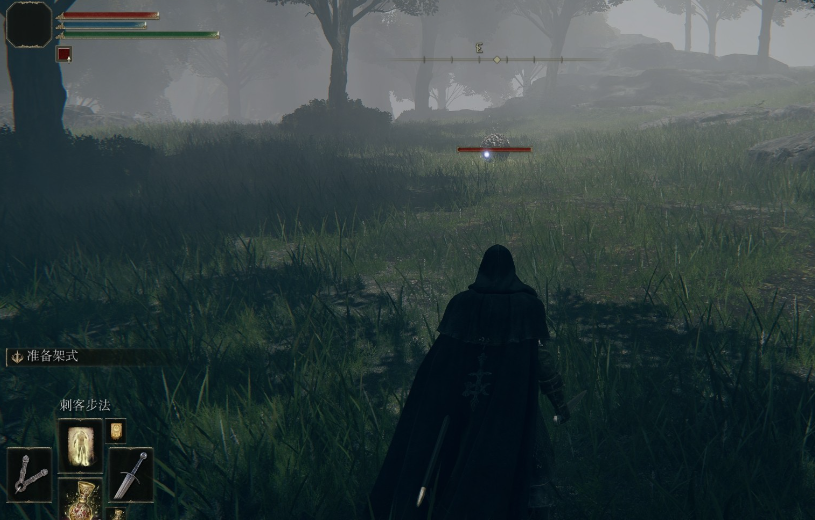Select the left-hand weapon slot with linked rods
The image size is (815, 520).
(x=30, y=474)
